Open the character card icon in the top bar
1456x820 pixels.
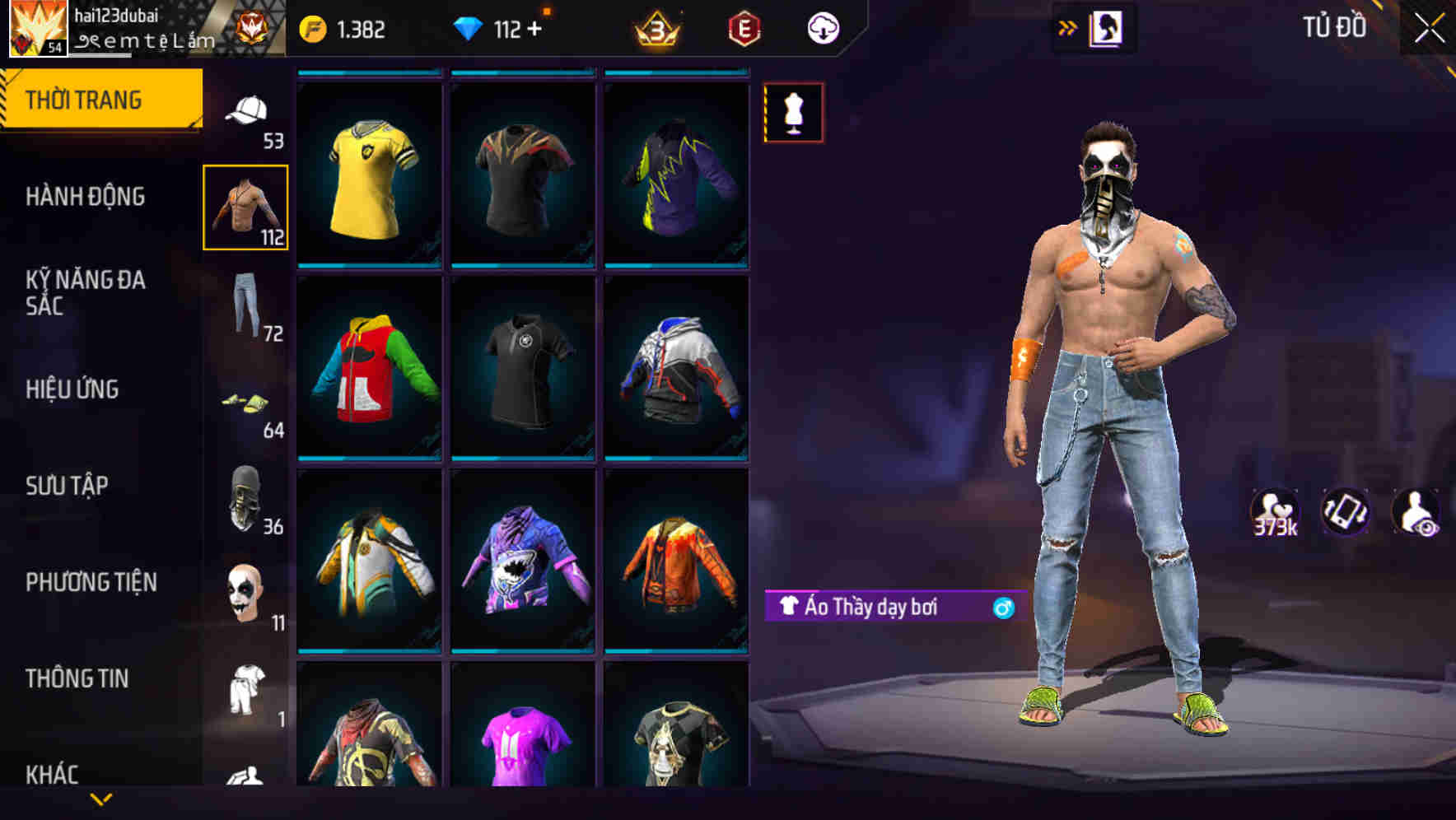pyautogui.click(x=1107, y=27)
